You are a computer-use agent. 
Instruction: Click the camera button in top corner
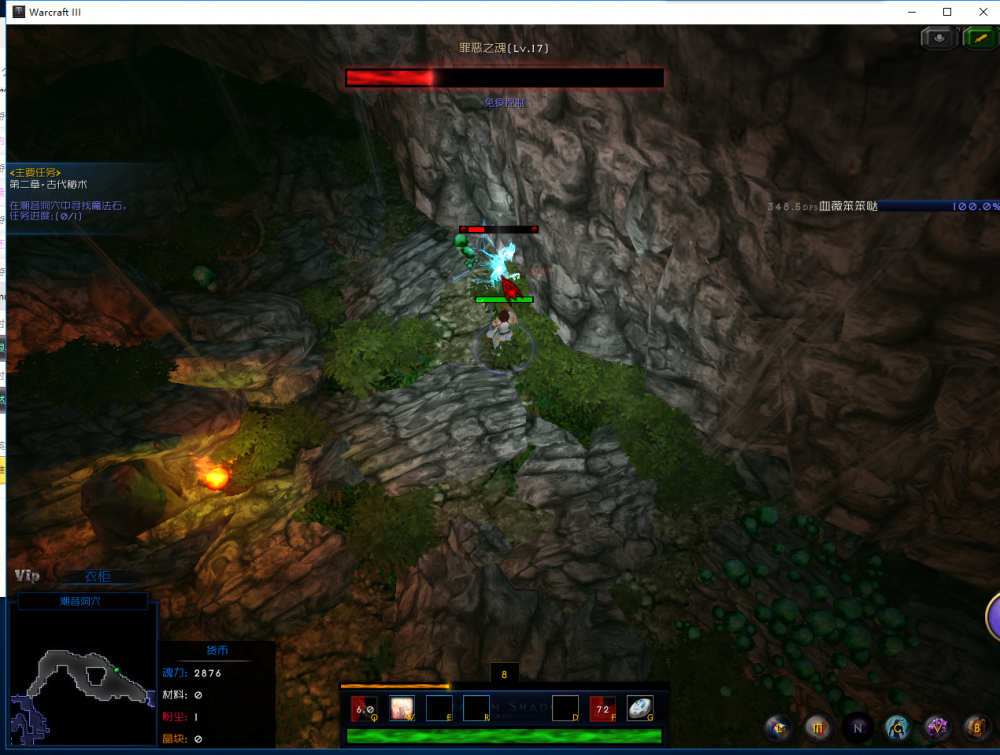tap(939, 38)
